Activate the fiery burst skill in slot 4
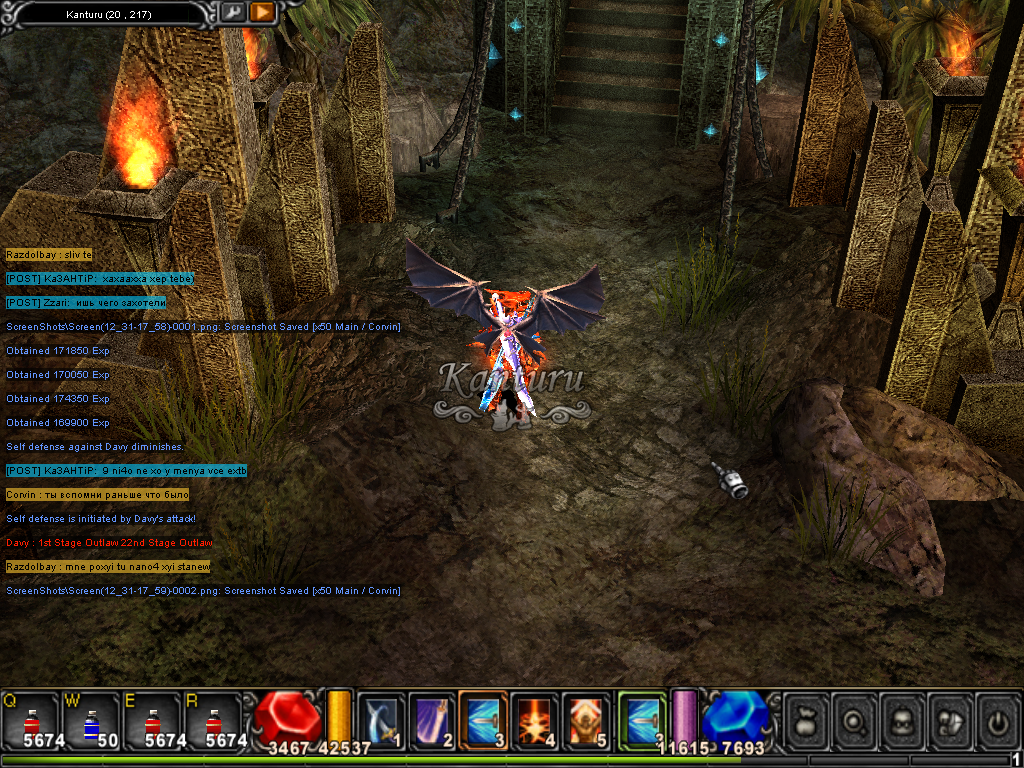Image resolution: width=1024 pixels, height=768 pixels. pos(536,719)
